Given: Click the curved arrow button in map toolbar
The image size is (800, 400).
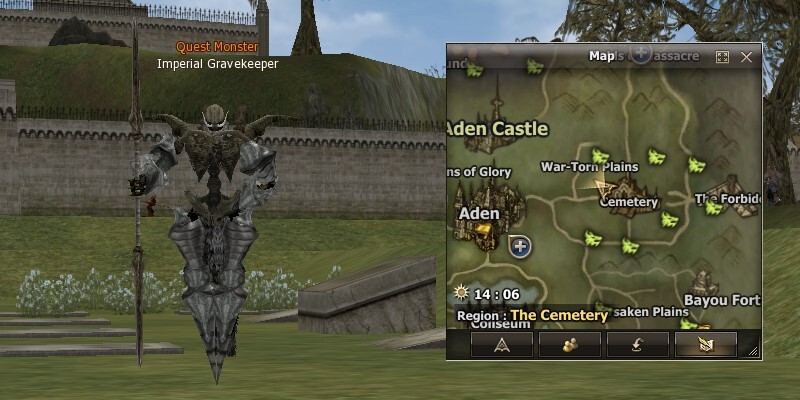Looking at the screenshot, I should click(x=637, y=344).
